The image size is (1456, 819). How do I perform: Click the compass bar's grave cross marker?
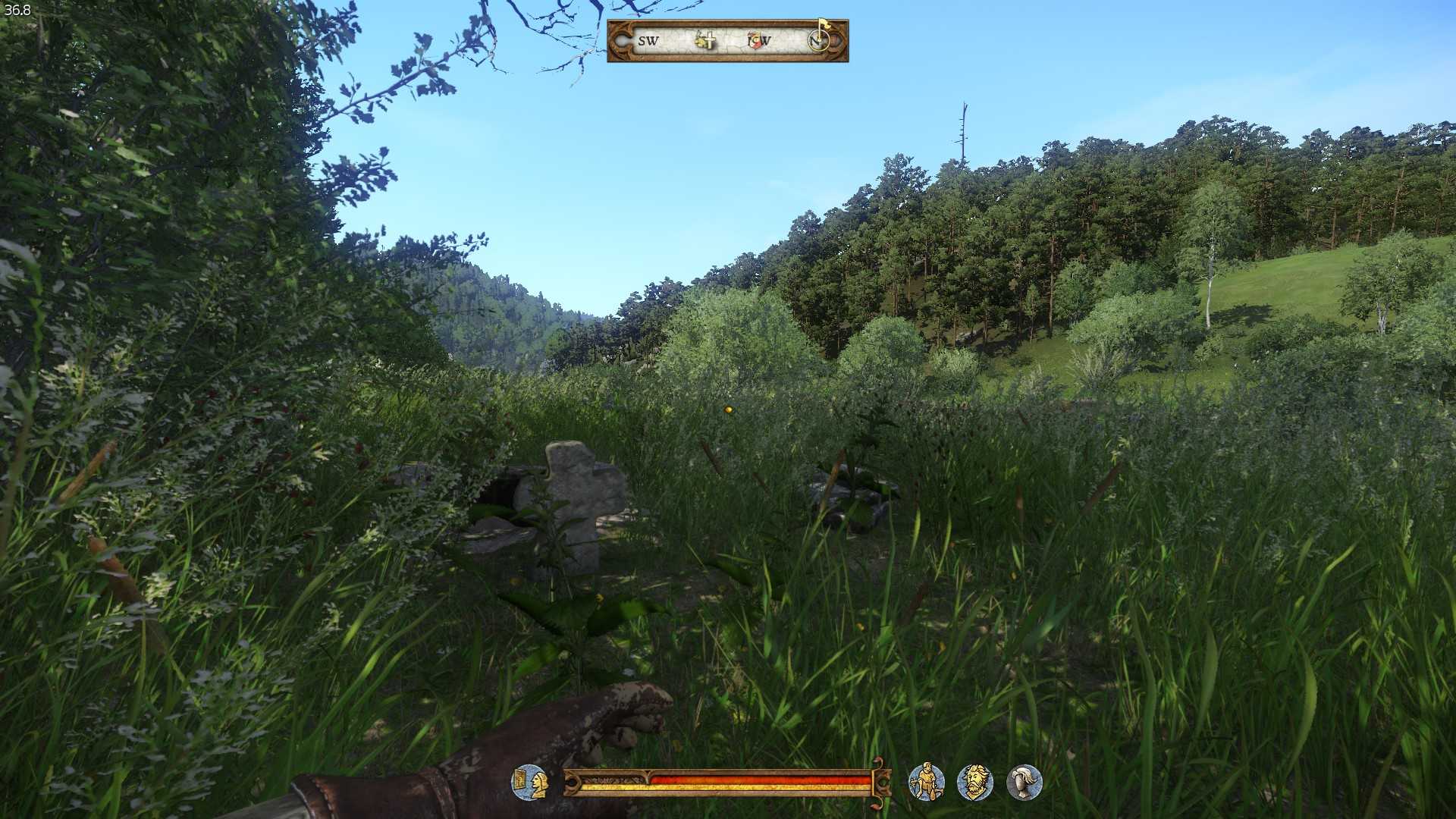(x=705, y=40)
